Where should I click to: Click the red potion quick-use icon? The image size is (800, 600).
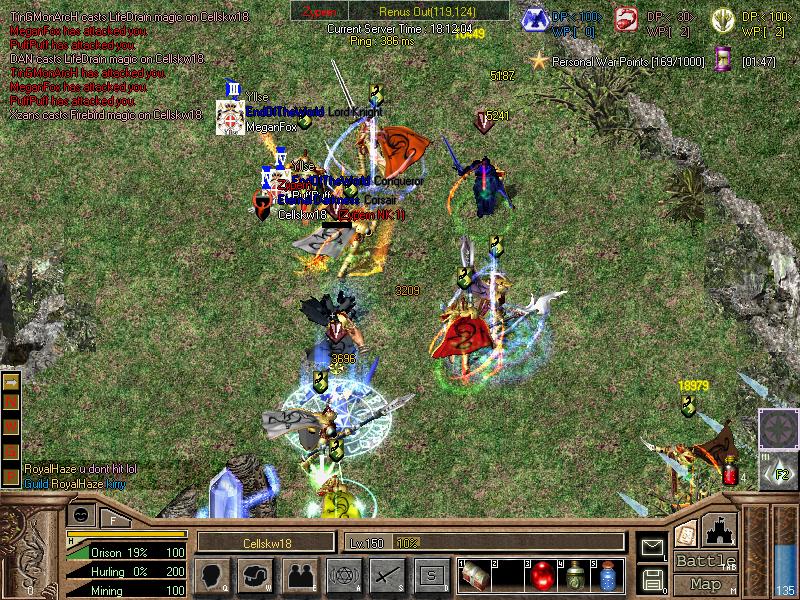(x=730, y=468)
